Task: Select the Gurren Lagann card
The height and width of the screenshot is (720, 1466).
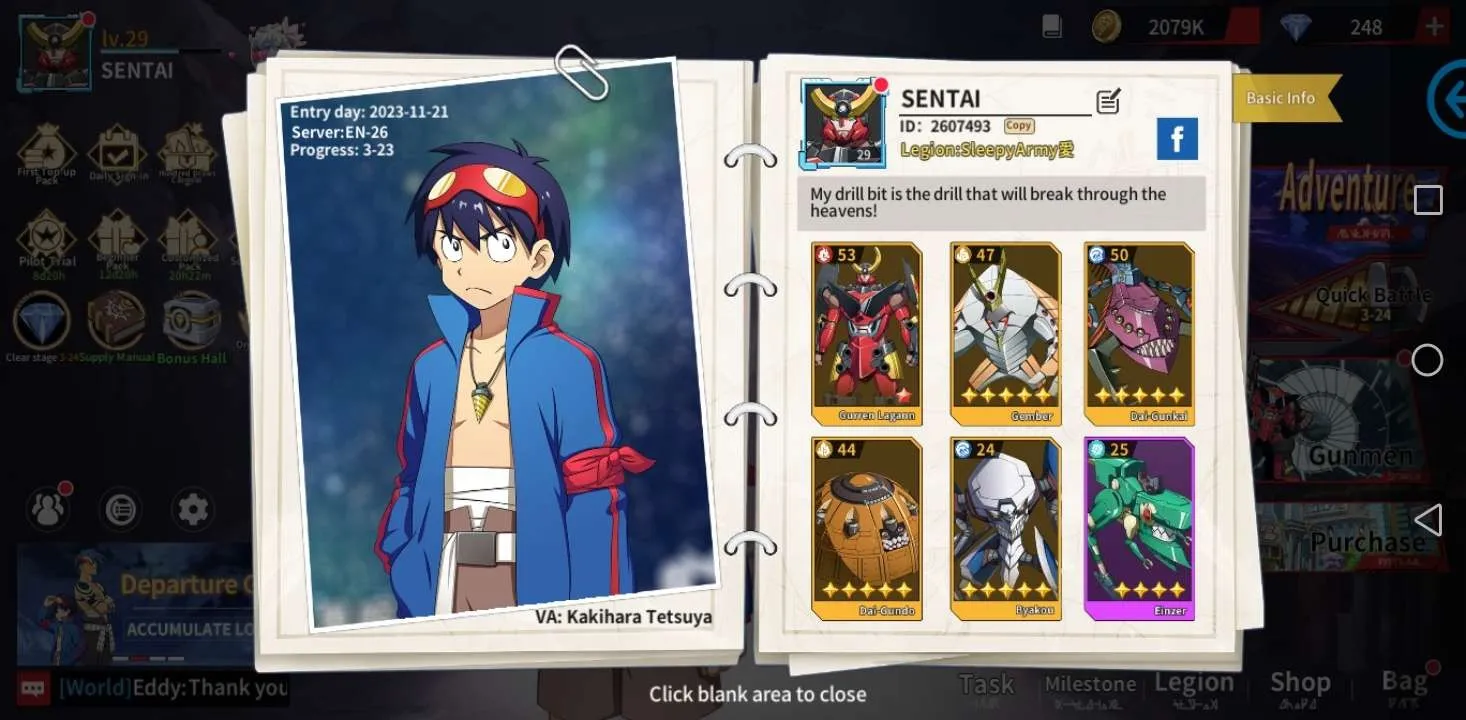Action: pos(866,334)
